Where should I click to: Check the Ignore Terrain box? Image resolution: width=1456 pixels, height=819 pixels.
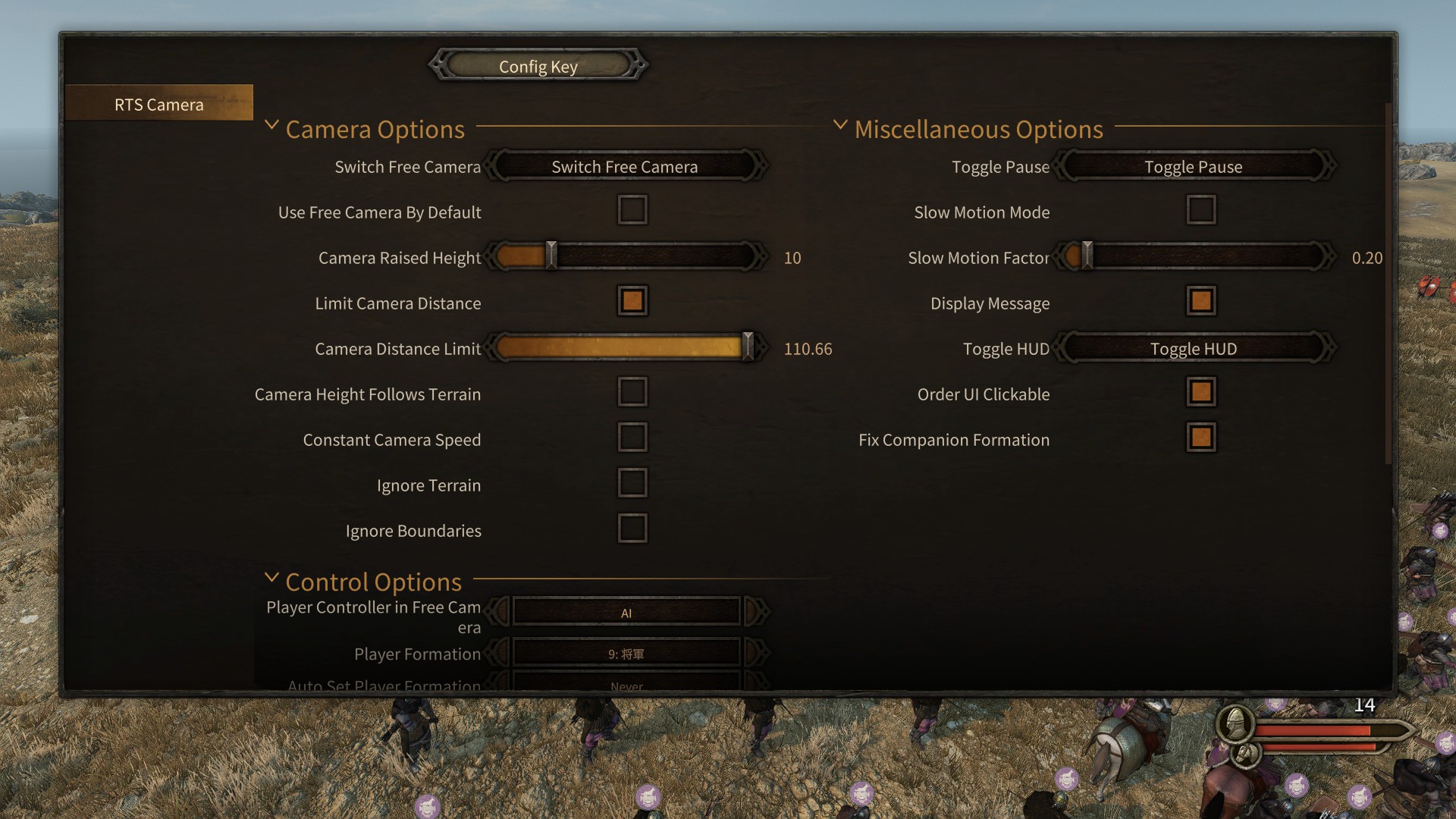[632, 483]
